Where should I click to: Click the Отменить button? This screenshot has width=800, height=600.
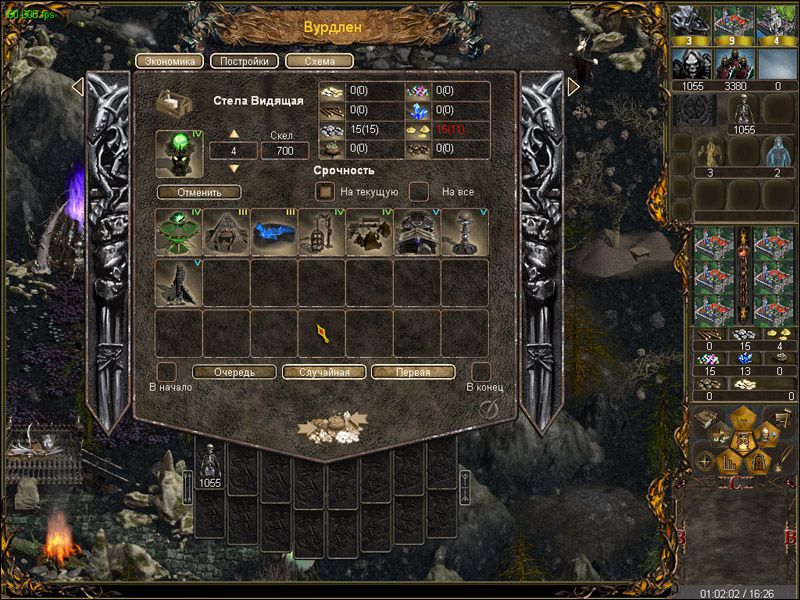[x=199, y=192]
